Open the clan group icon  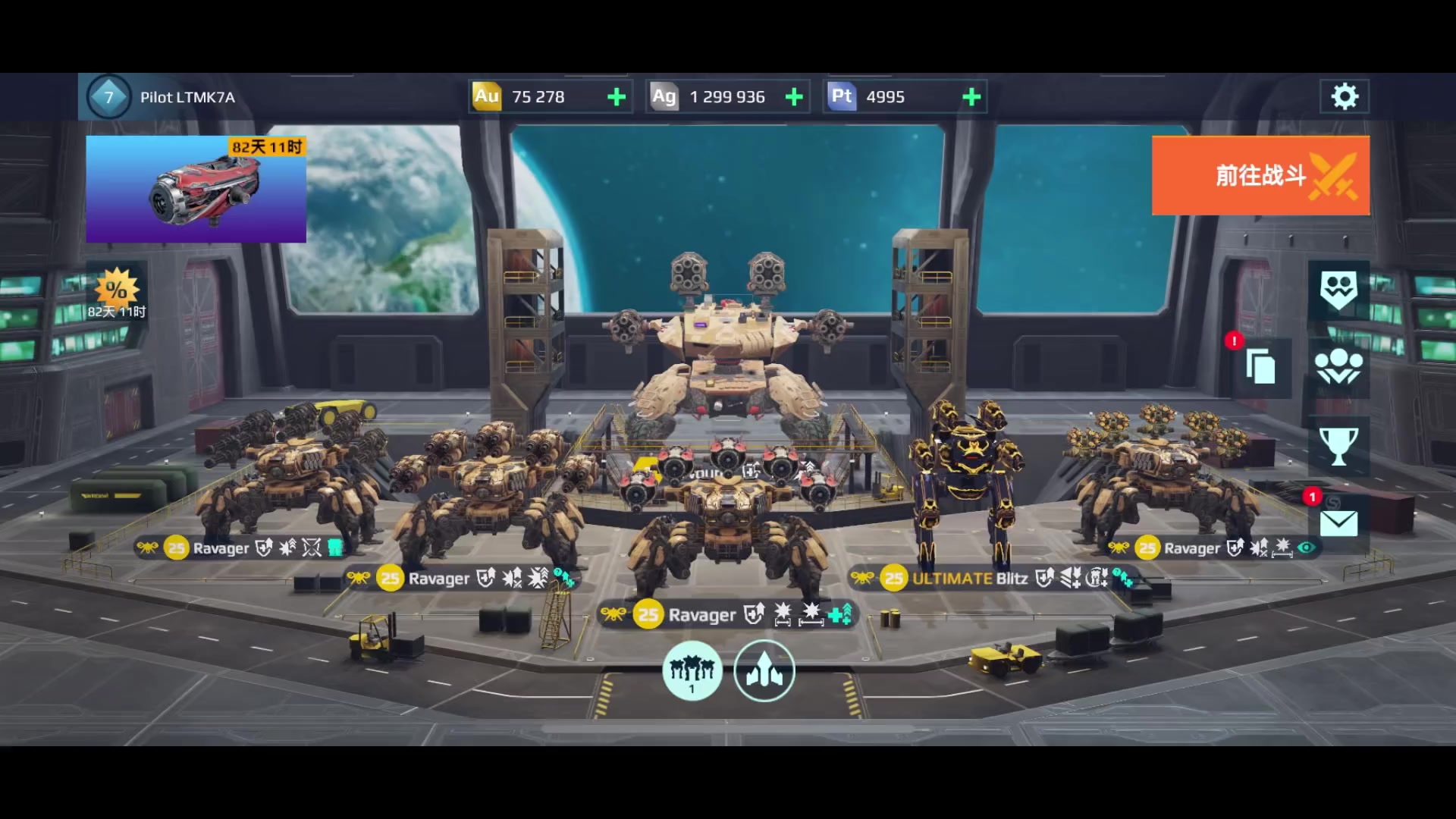pyautogui.click(x=1338, y=368)
